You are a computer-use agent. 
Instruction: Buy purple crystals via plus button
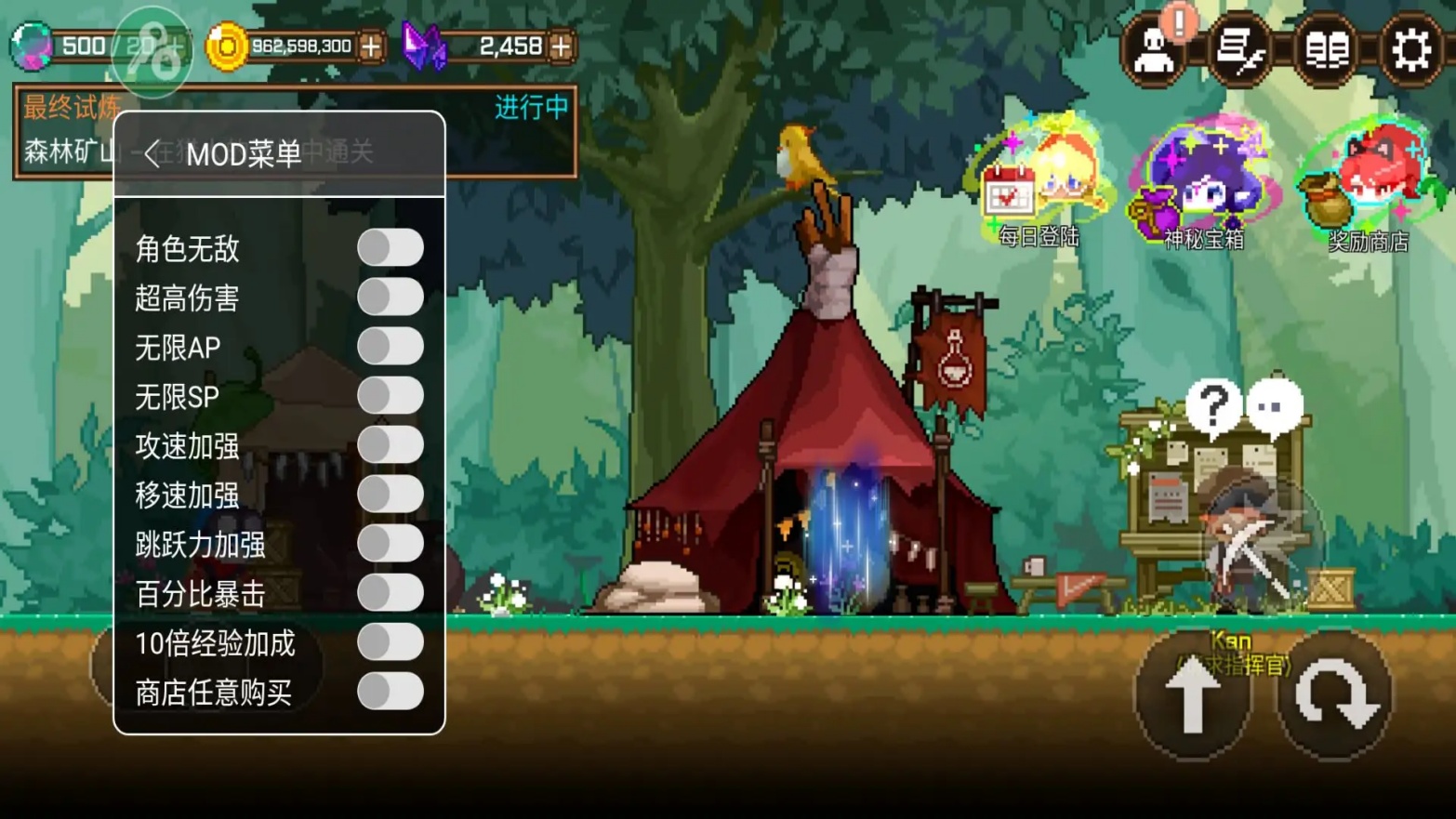coord(561,46)
